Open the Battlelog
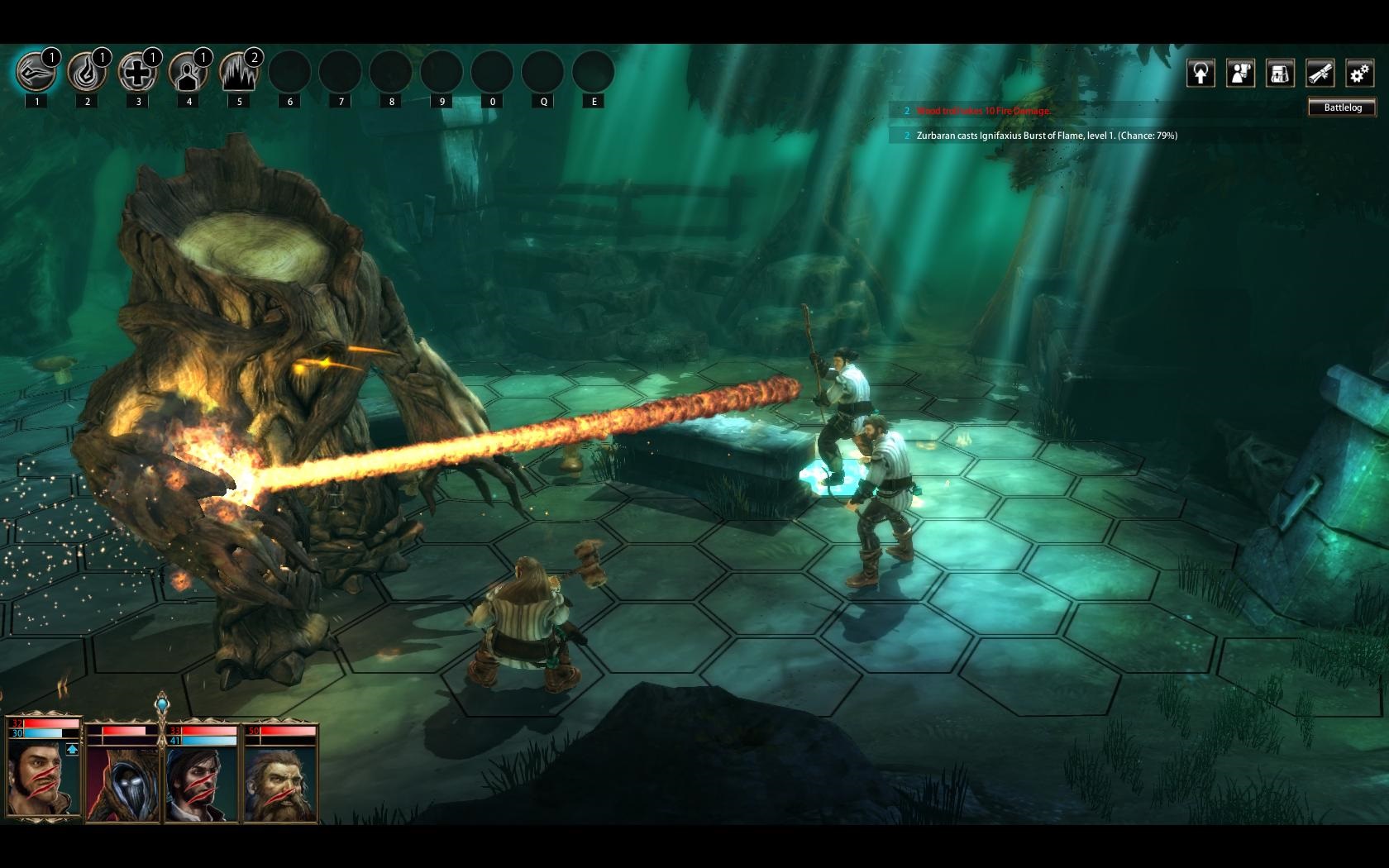 pyautogui.click(x=1342, y=107)
